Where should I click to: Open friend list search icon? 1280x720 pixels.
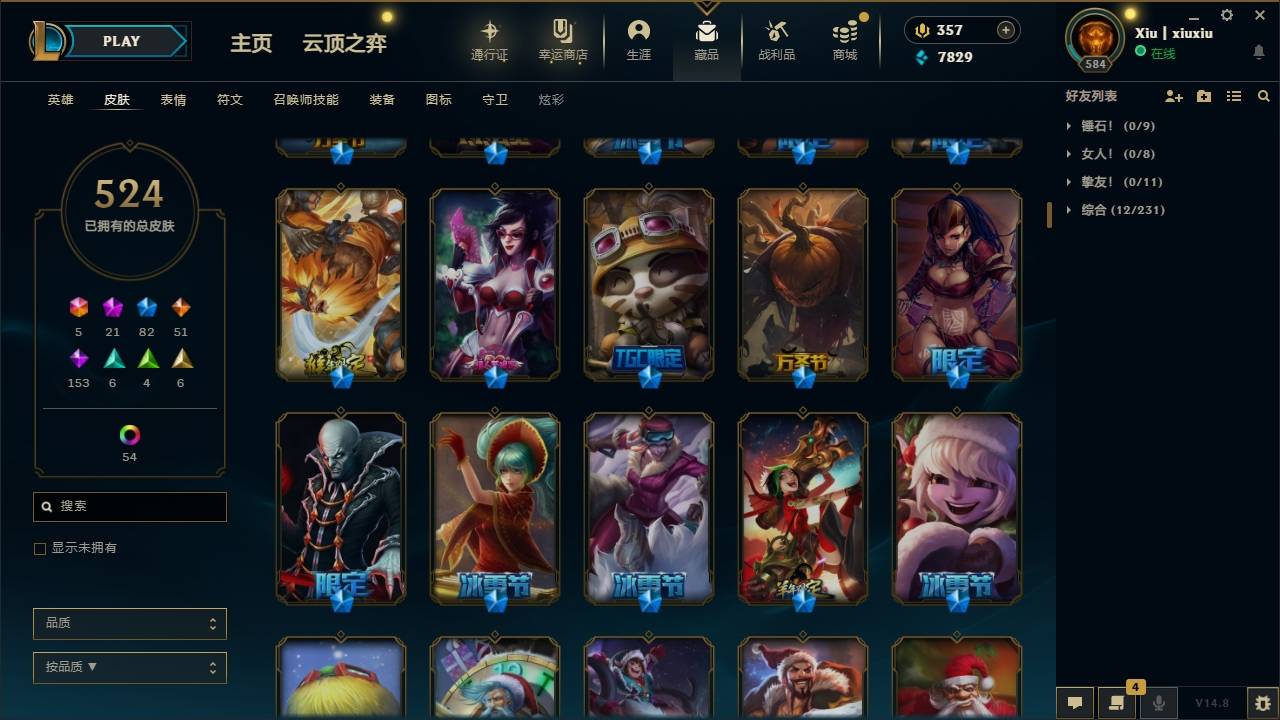click(x=1264, y=95)
